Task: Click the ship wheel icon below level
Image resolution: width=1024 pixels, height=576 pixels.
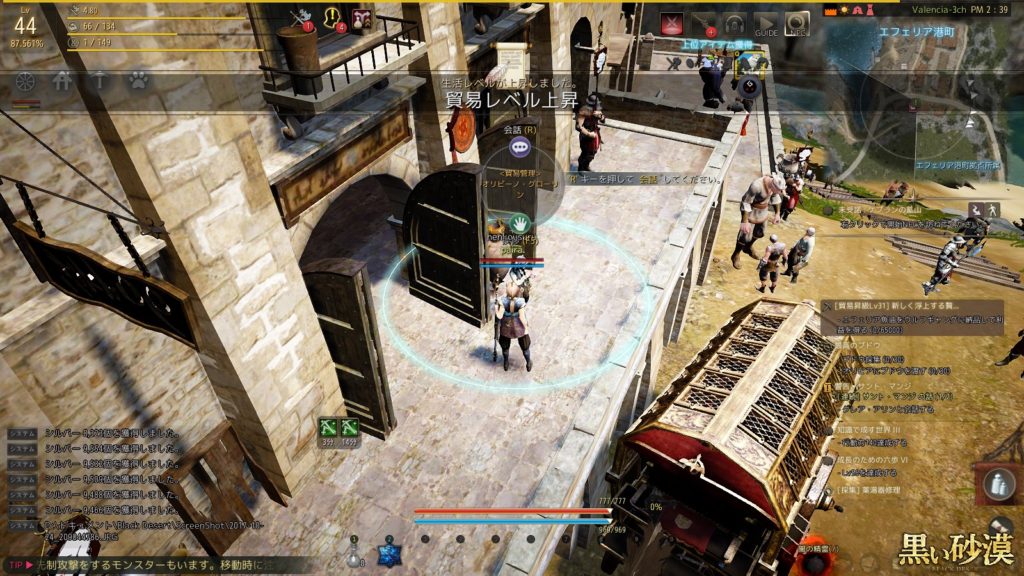Action: 26,81
